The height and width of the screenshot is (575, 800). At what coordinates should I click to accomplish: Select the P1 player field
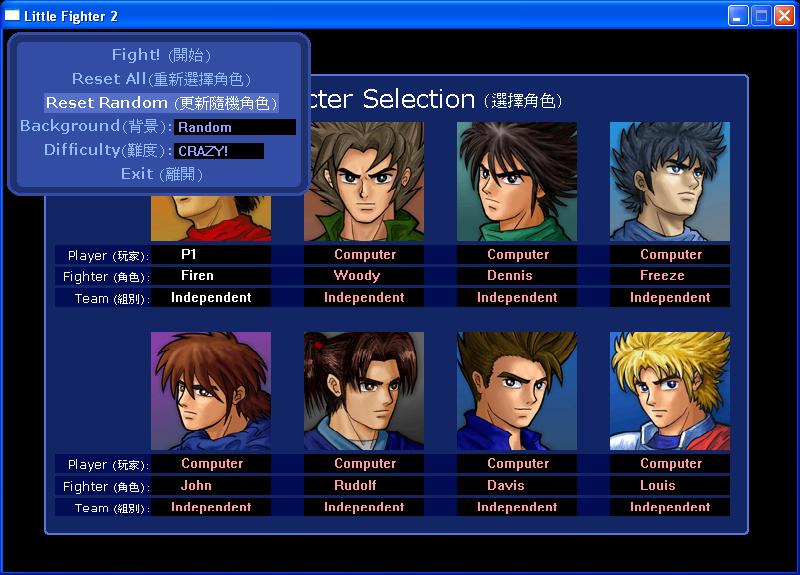(211, 255)
